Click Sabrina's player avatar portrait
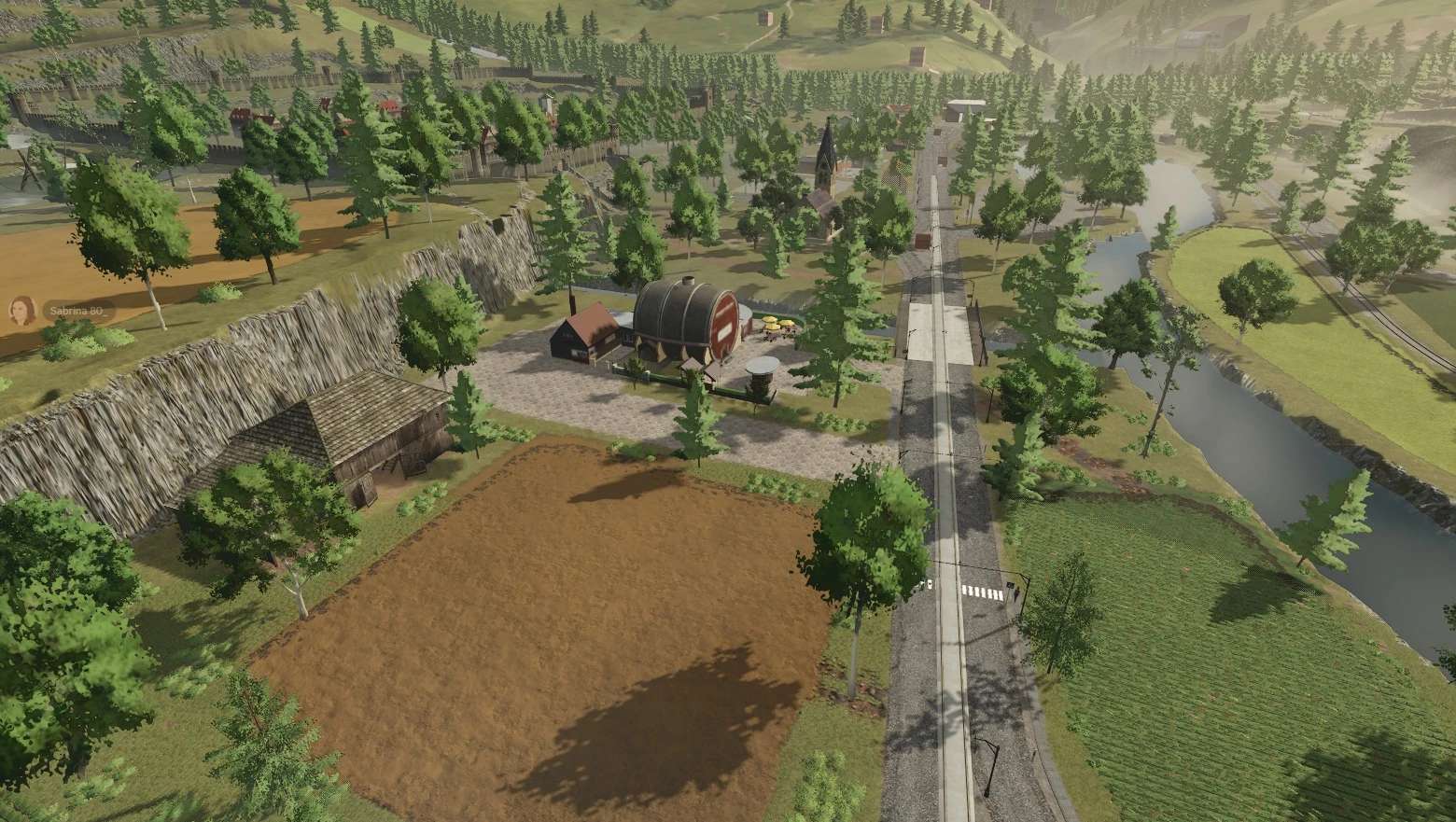This screenshot has height=822, width=1456. click(20, 311)
